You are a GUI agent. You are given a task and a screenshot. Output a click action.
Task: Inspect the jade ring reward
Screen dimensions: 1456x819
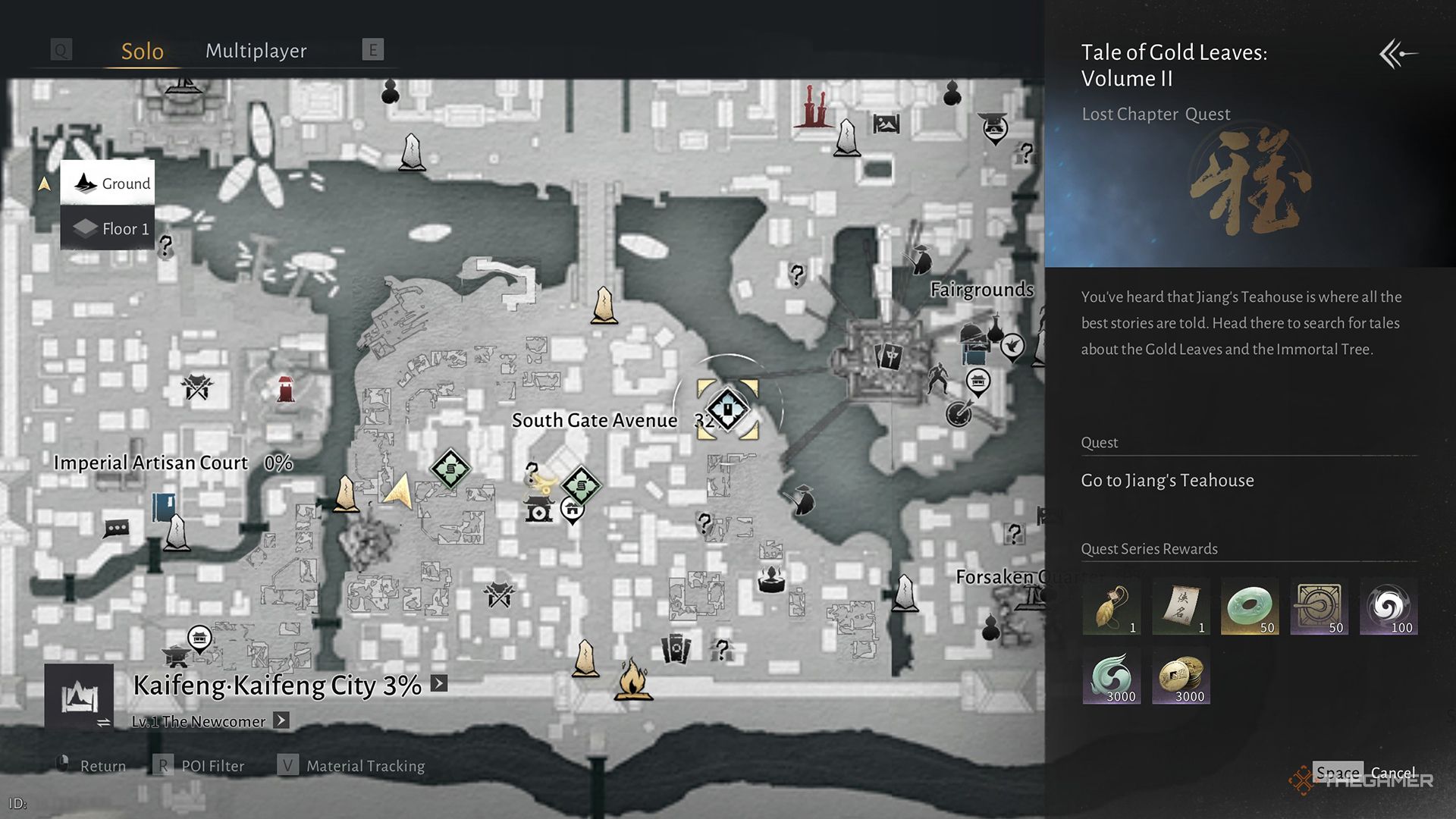1250,607
